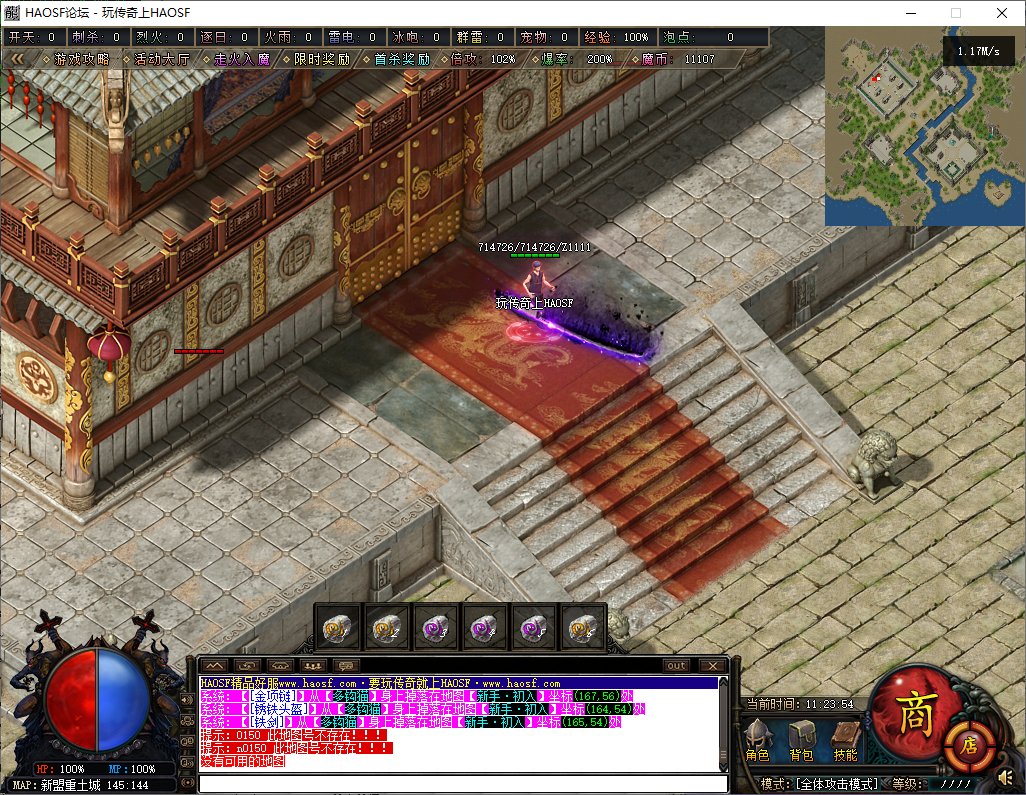Viewport: 1026px width, 795px height.
Task: Minimize the game window
Action: (910, 13)
